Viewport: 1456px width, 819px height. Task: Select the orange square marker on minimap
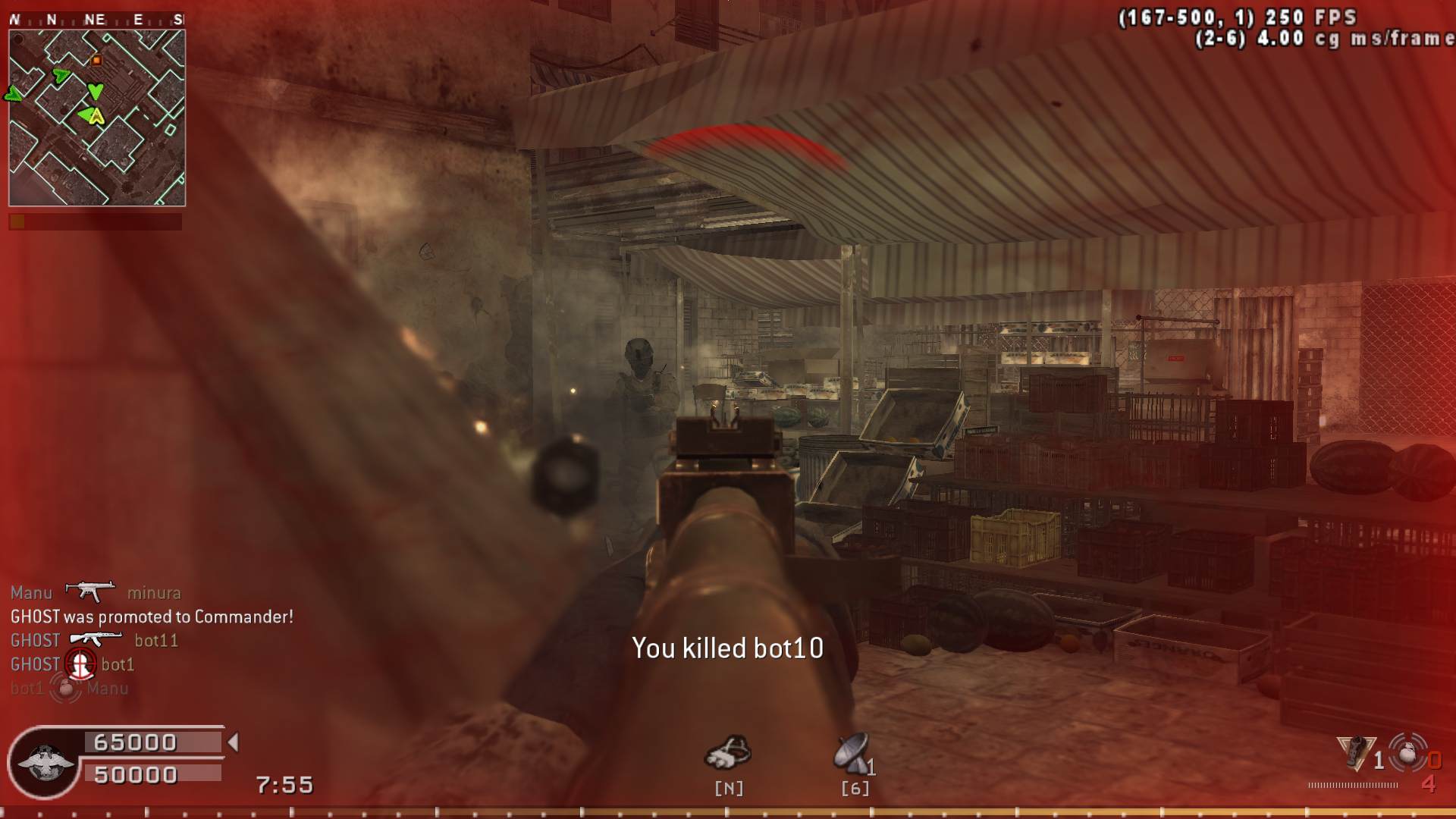tap(96, 60)
